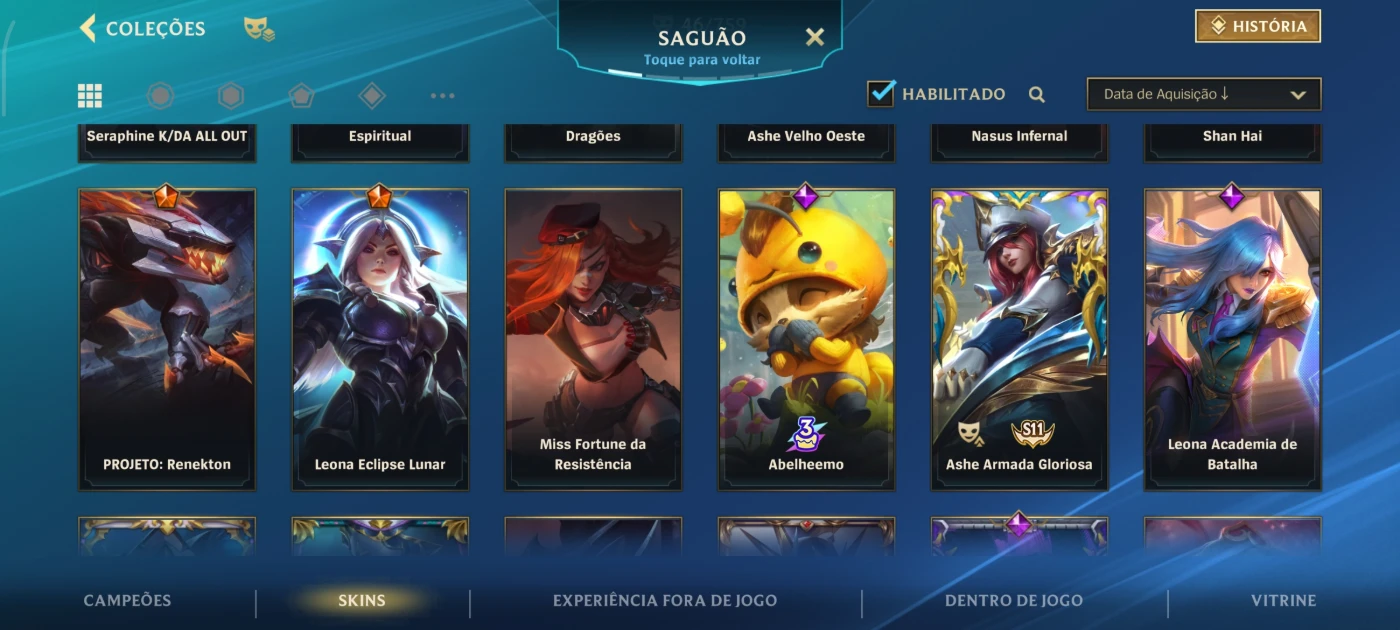Choose the Leona Eclipse Lunar skin
The image size is (1400, 630).
[x=380, y=339]
